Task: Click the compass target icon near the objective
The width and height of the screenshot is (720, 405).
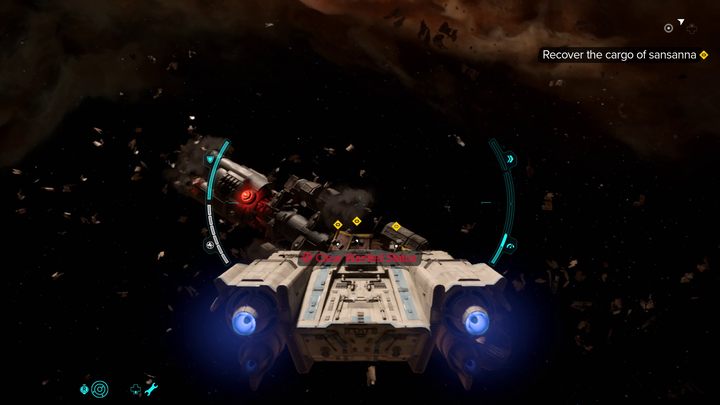Action: click(668, 28)
